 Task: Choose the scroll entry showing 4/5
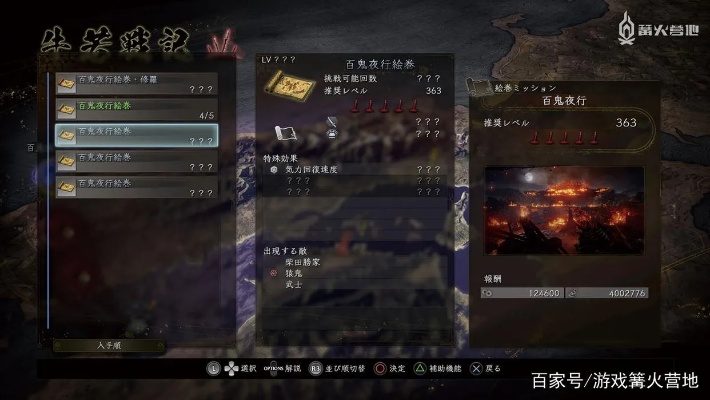pos(136,108)
